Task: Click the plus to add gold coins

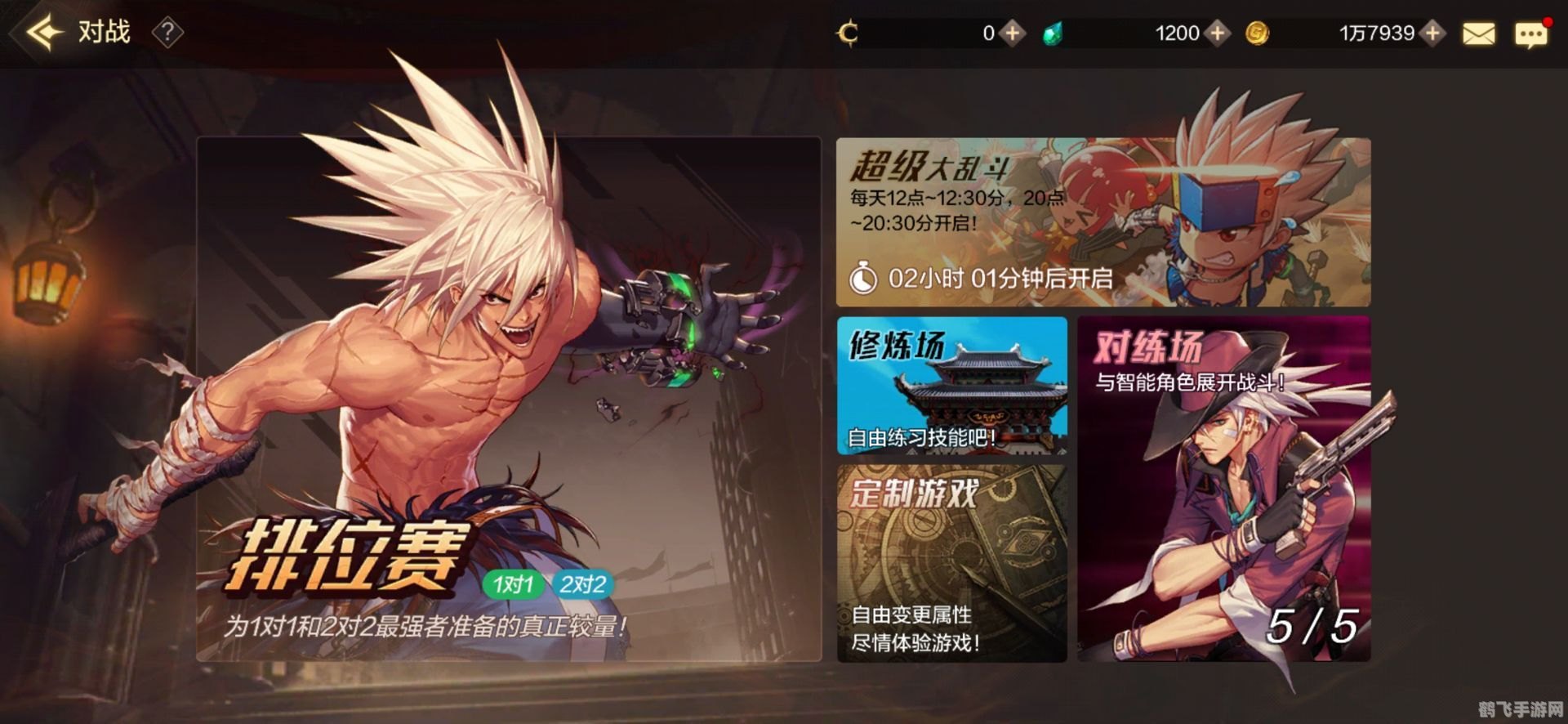Action: coord(1431,34)
